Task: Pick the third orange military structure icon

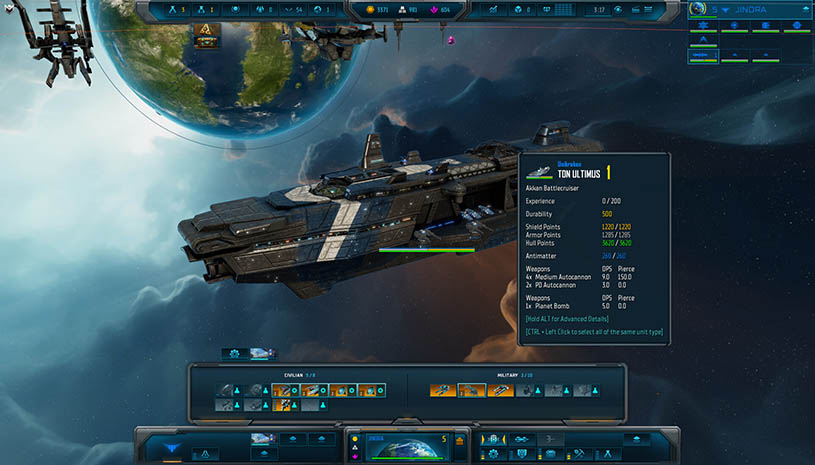Action: 500,390
